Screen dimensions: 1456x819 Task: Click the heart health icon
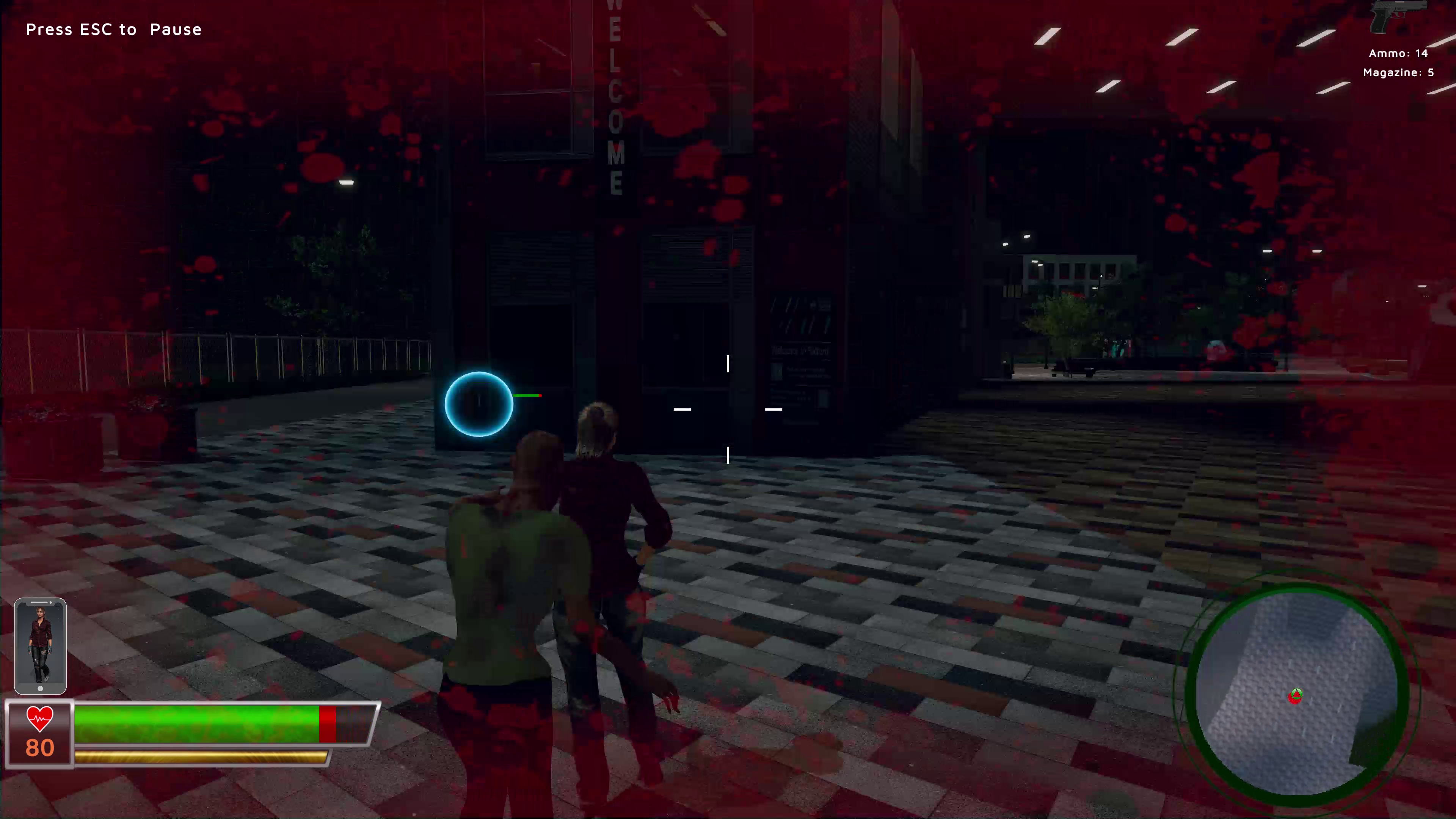click(x=39, y=719)
